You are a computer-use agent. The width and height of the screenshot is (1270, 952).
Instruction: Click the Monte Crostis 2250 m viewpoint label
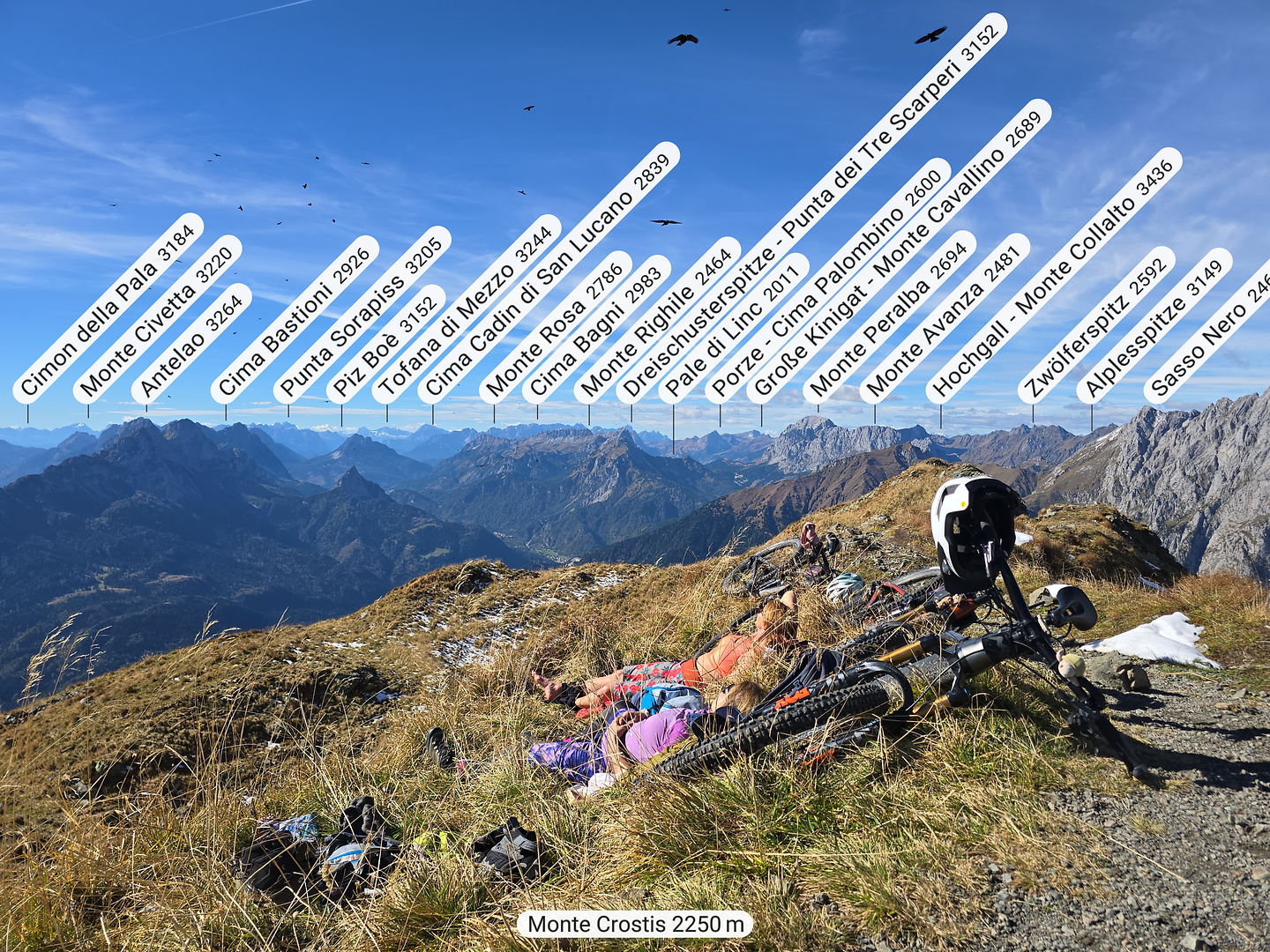635,925
